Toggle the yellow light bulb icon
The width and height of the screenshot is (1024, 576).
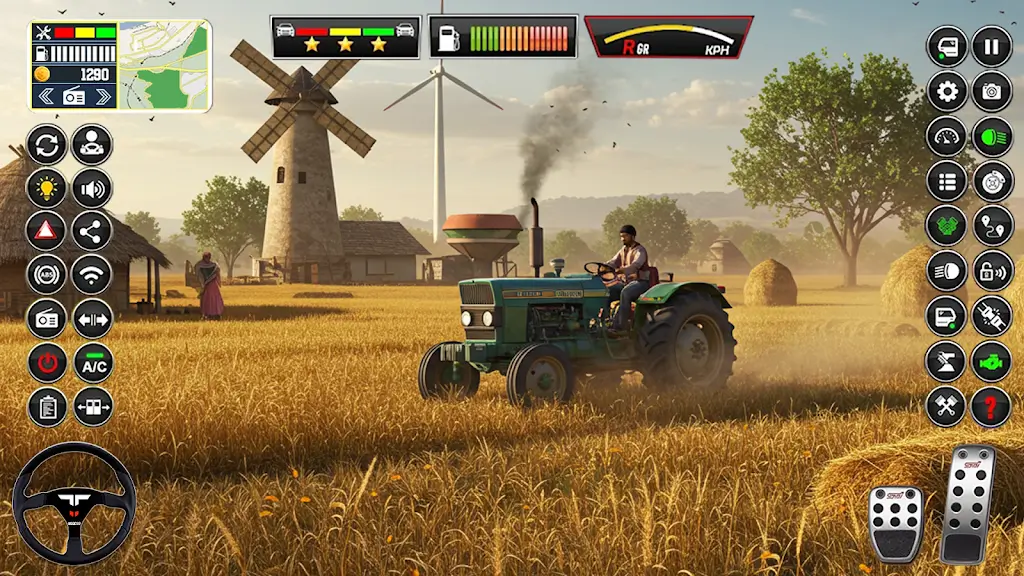[46, 188]
